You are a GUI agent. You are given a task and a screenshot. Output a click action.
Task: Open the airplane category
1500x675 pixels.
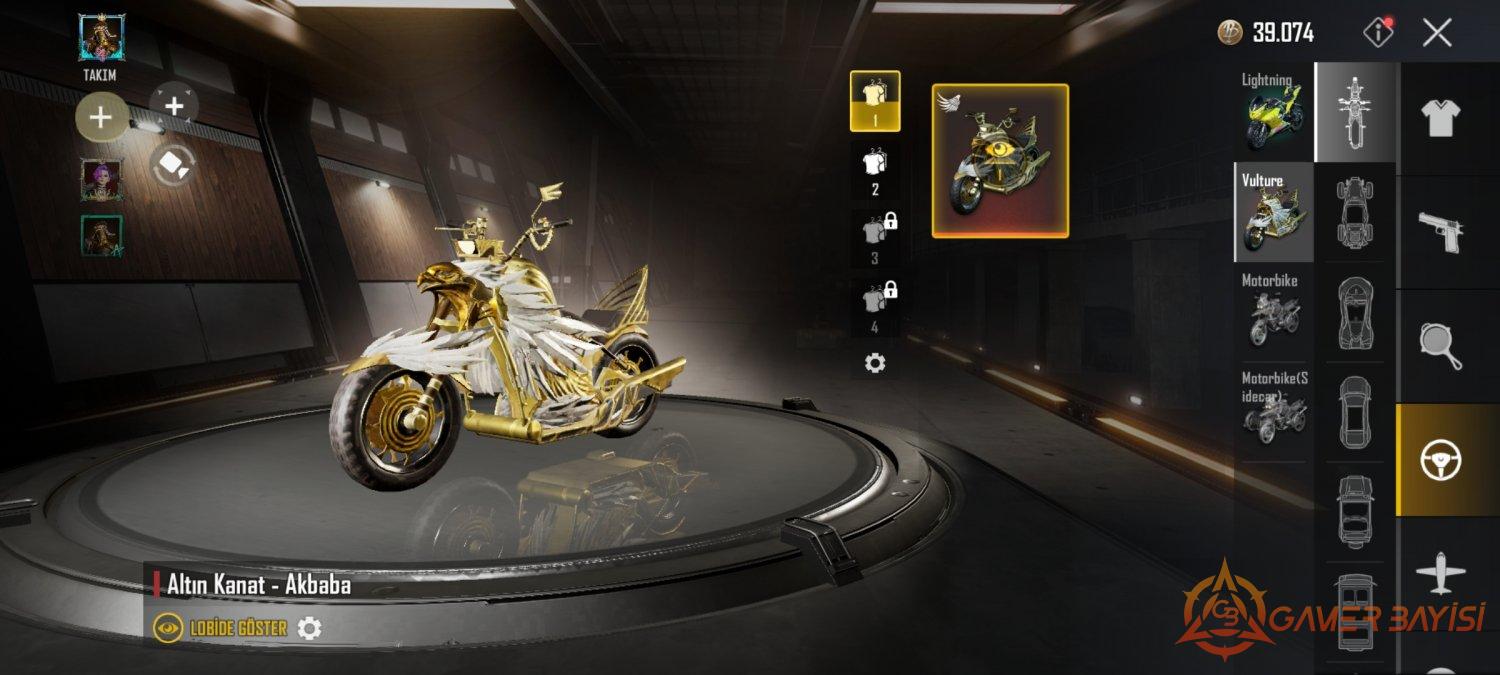point(1441,574)
